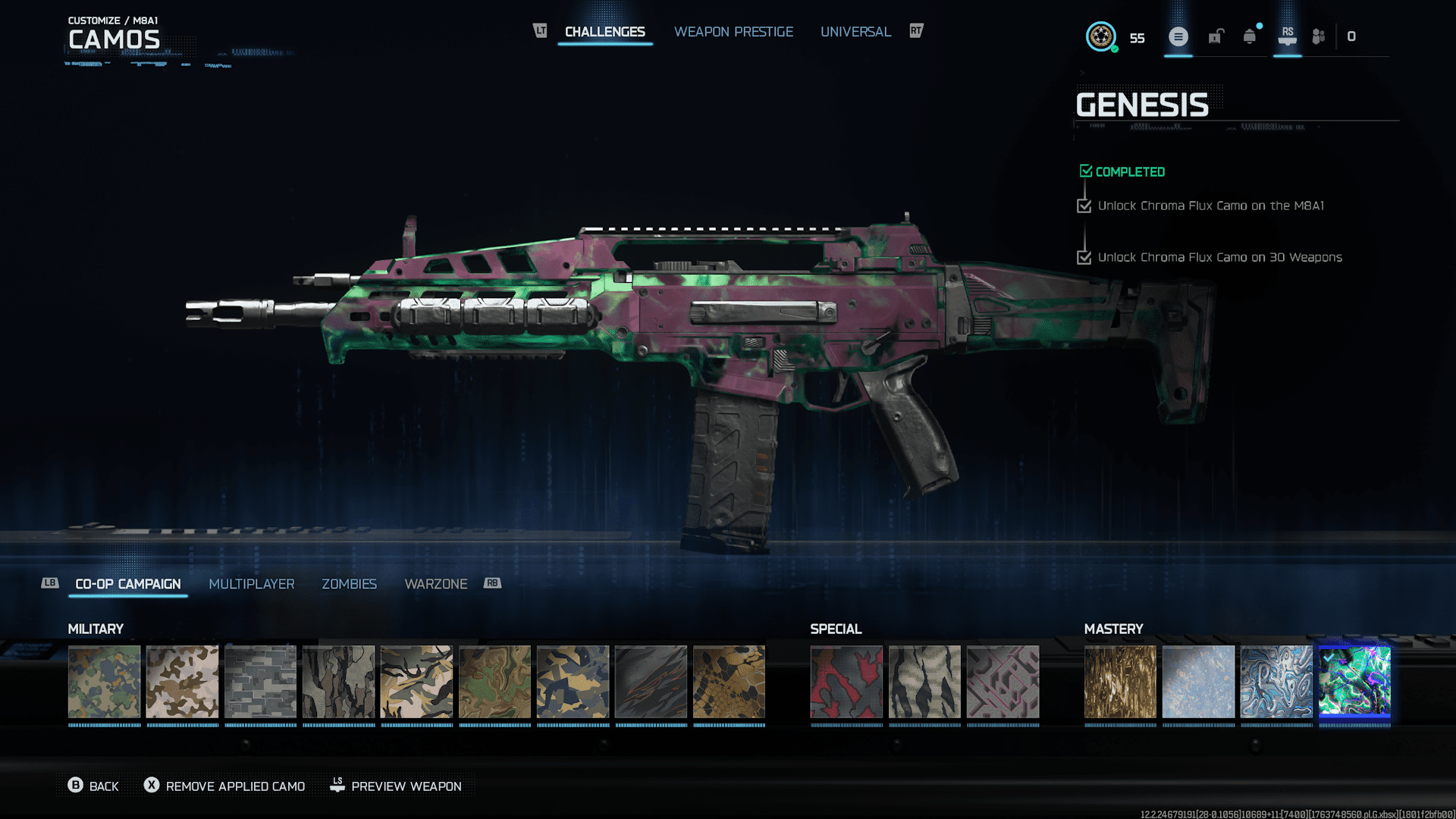1456x819 pixels.
Task: Select the Challenges tab
Action: click(604, 32)
